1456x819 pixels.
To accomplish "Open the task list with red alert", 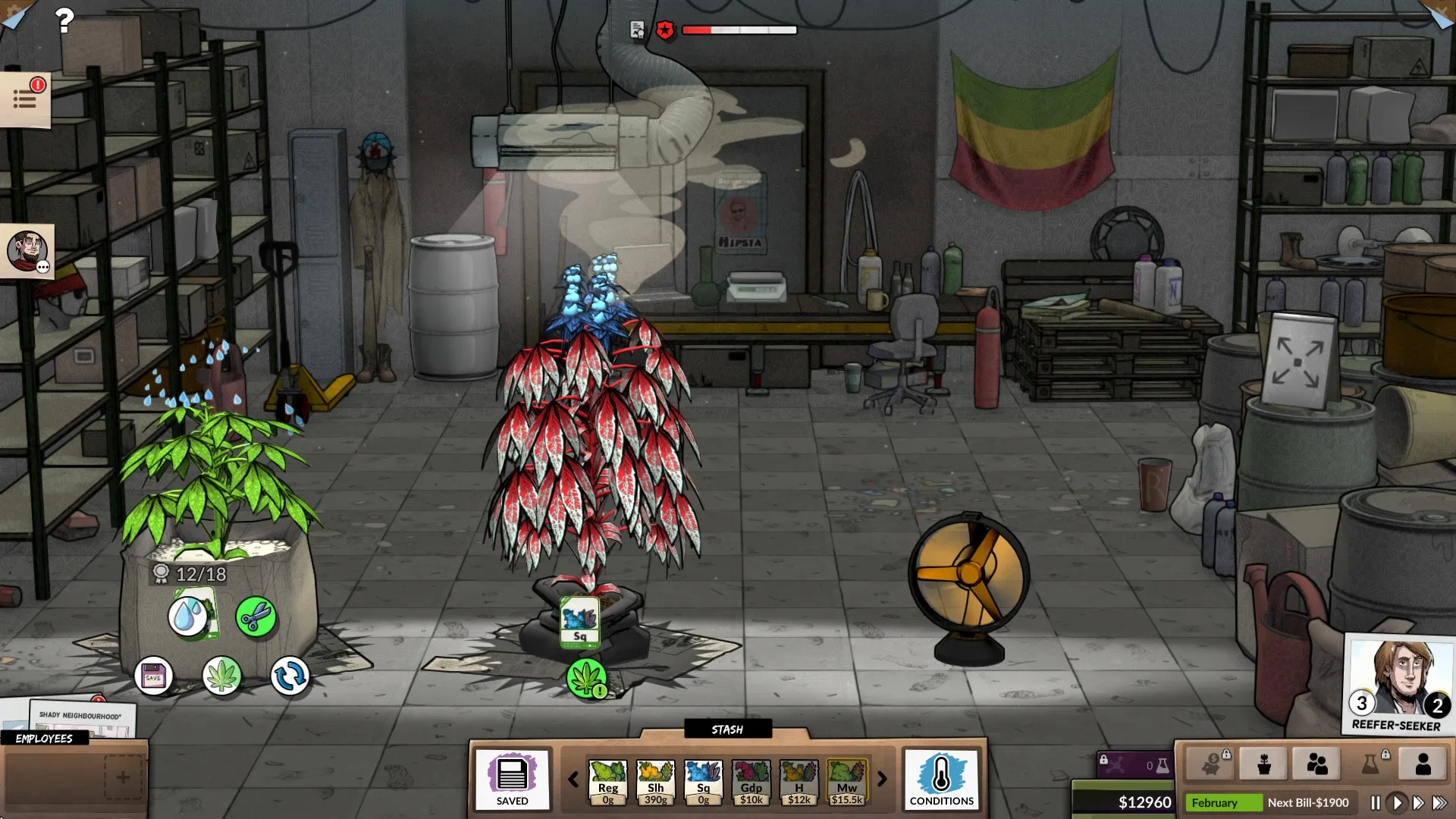I will coord(25,99).
